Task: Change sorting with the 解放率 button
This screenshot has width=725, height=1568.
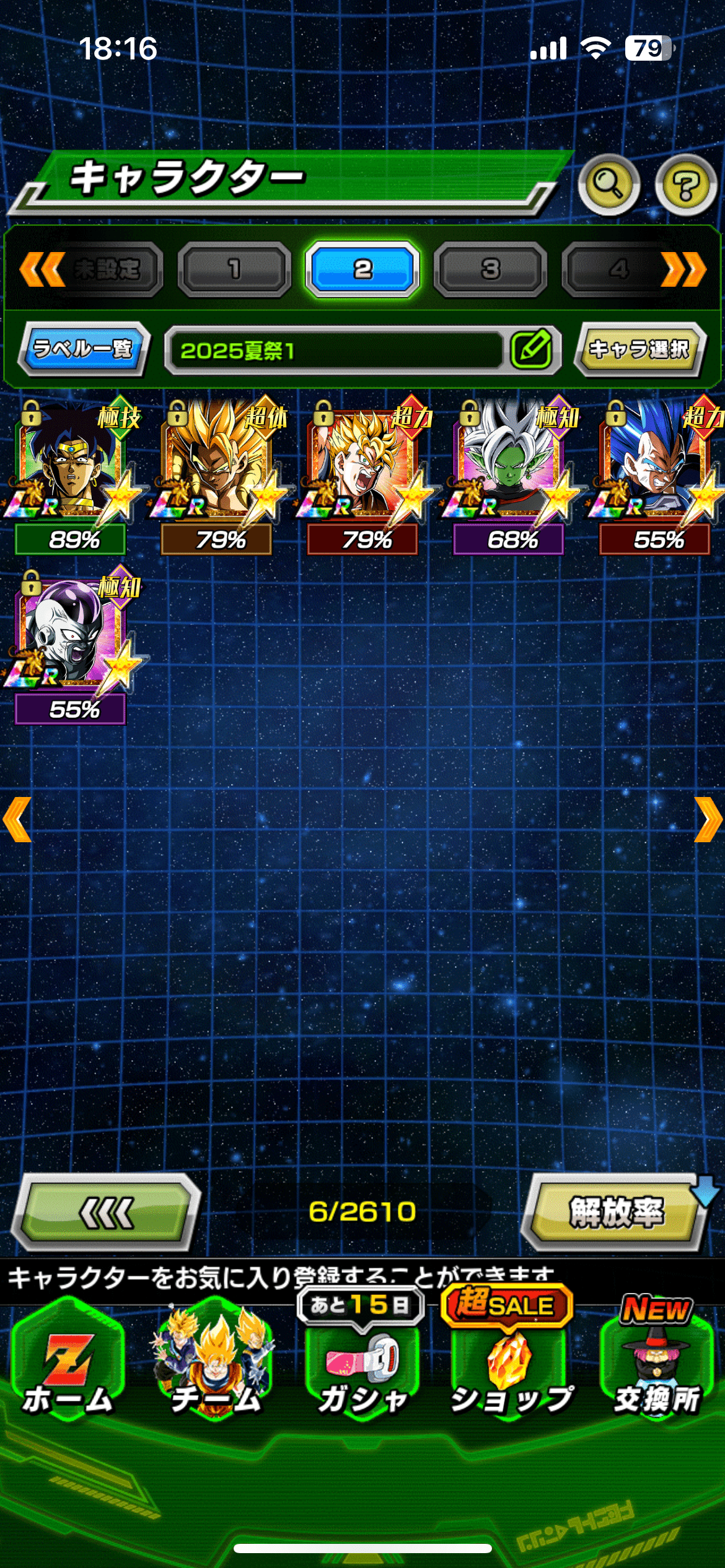Action: [x=616, y=1212]
